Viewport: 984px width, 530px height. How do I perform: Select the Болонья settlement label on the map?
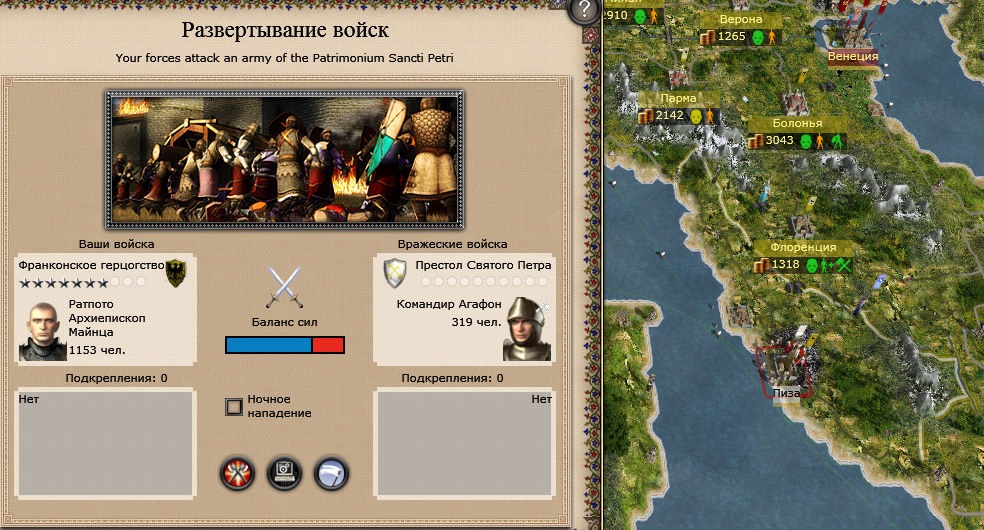[797, 123]
